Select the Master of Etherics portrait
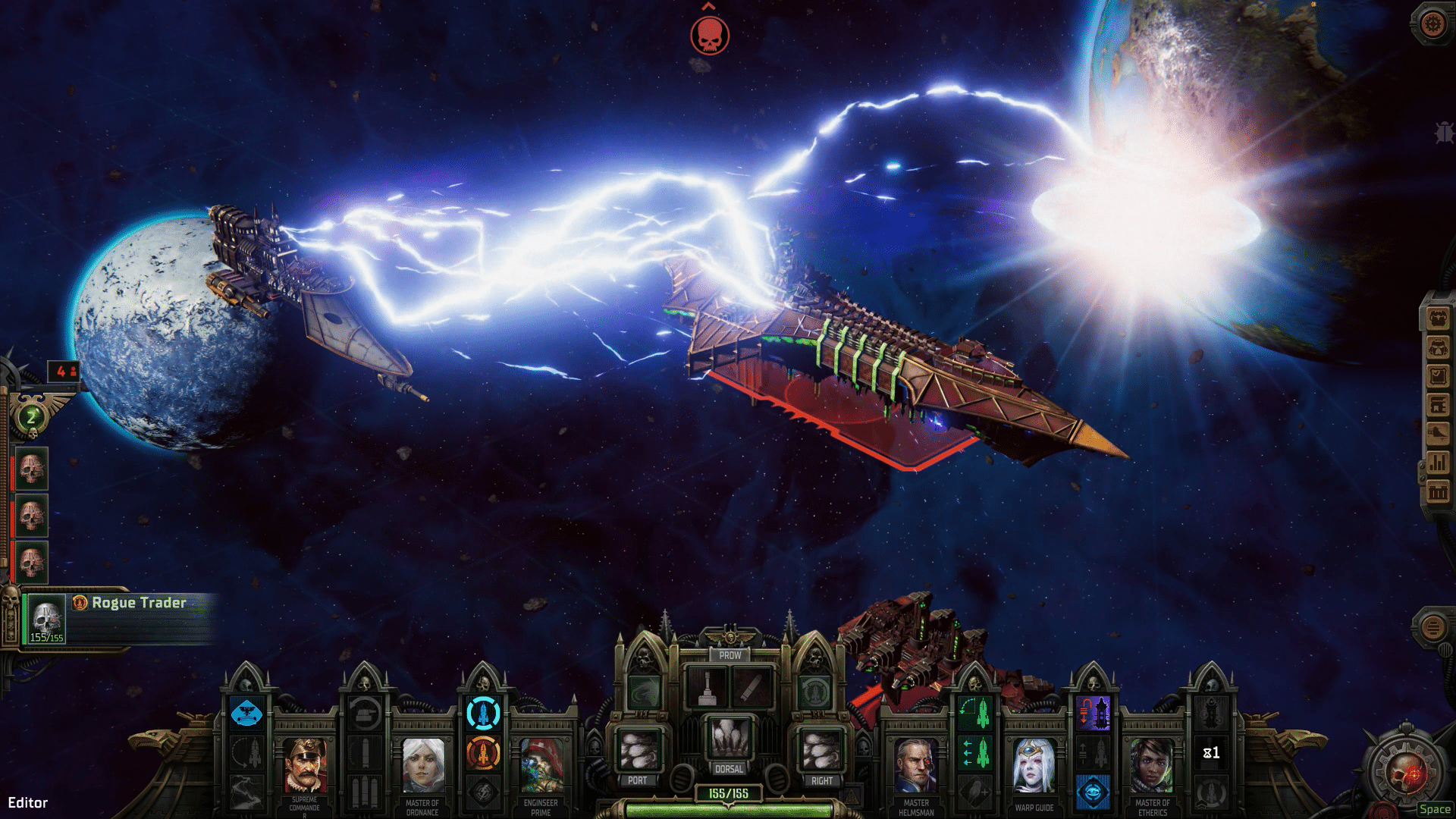This screenshot has width=1456, height=819. pos(1153,764)
